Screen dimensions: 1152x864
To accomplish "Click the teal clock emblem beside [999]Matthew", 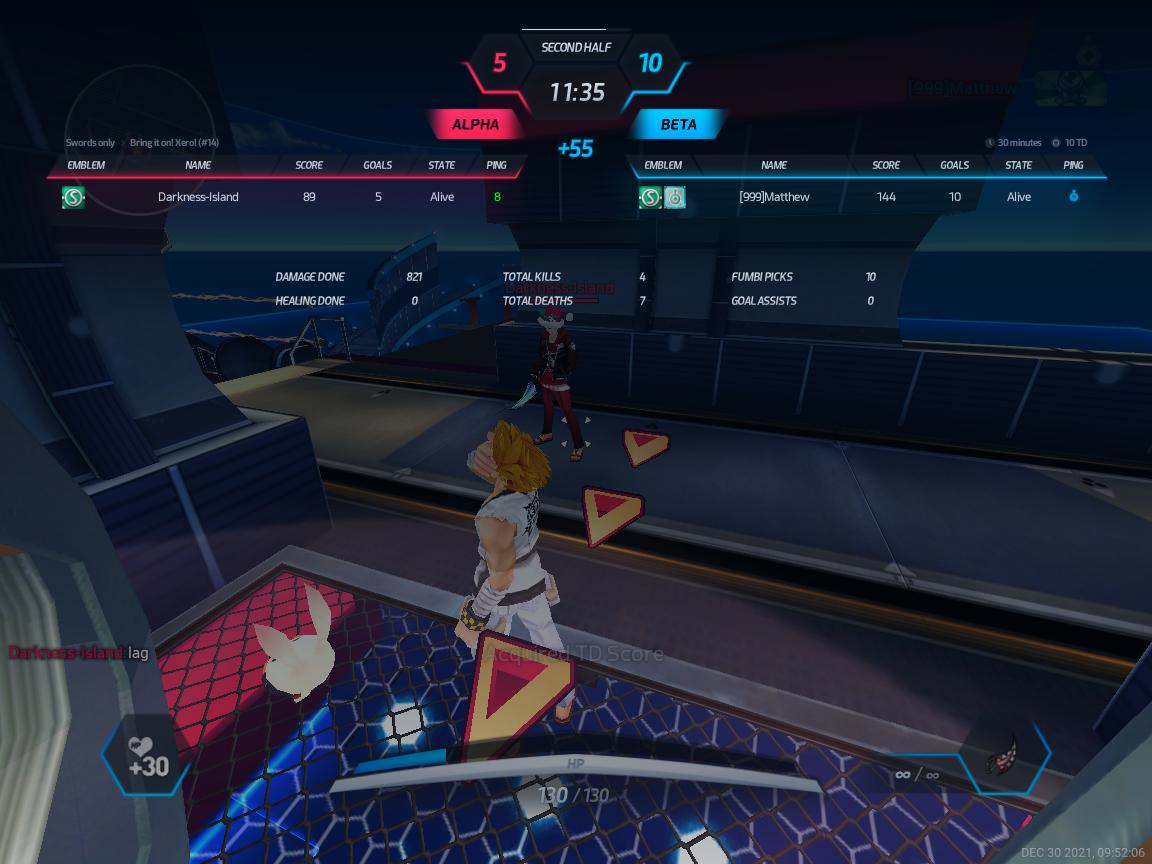I will (676, 198).
